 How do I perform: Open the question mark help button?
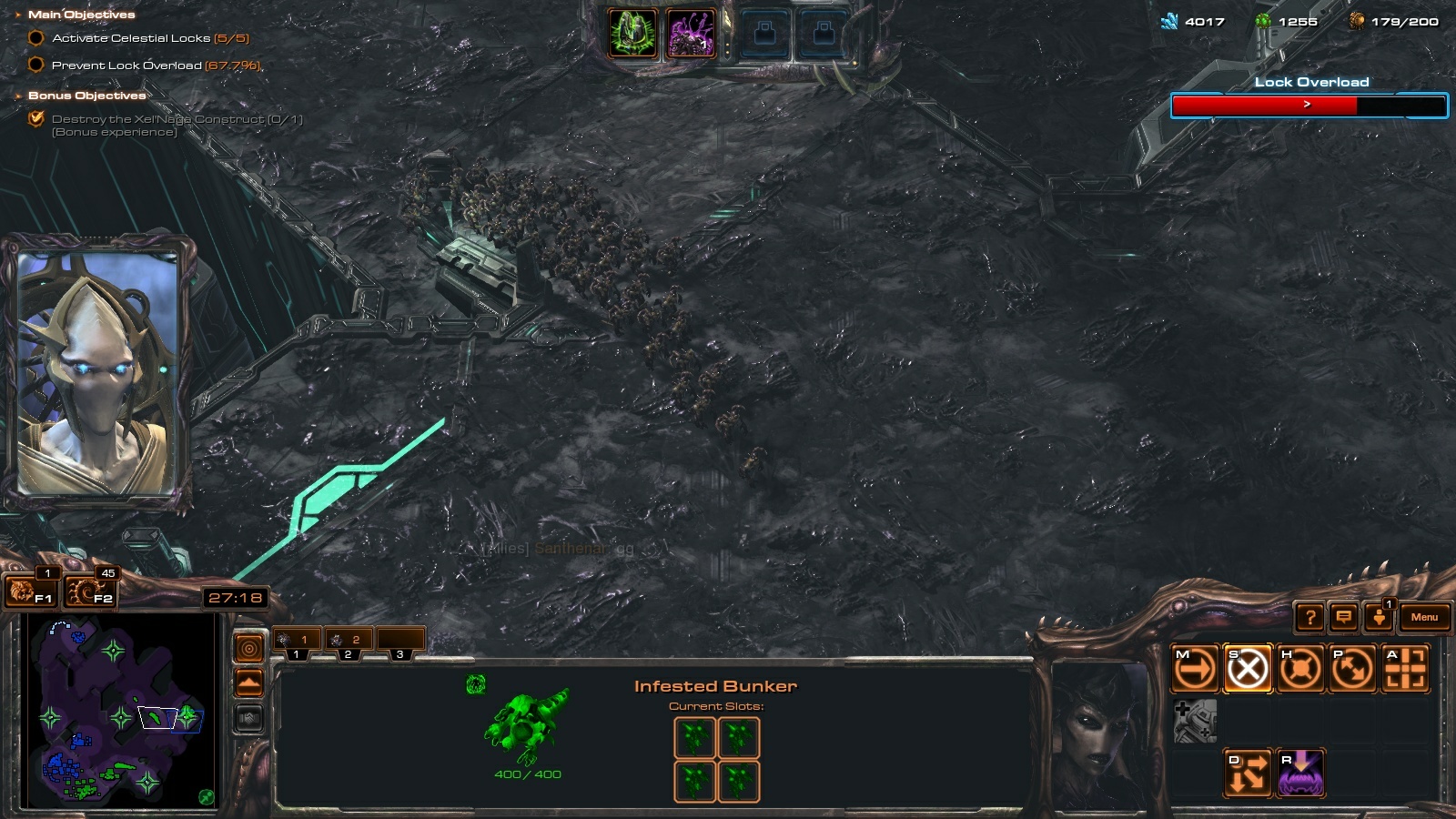[1309, 618]
